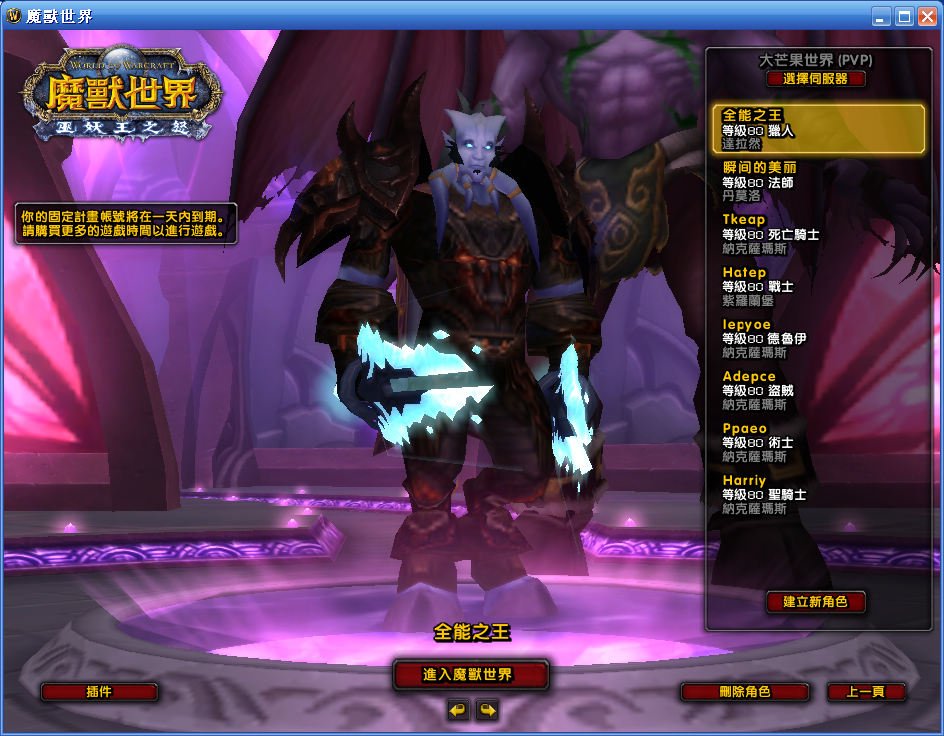944x736 pixels.
Task: Select the warlock character Ppaeo
Action: 817,442
